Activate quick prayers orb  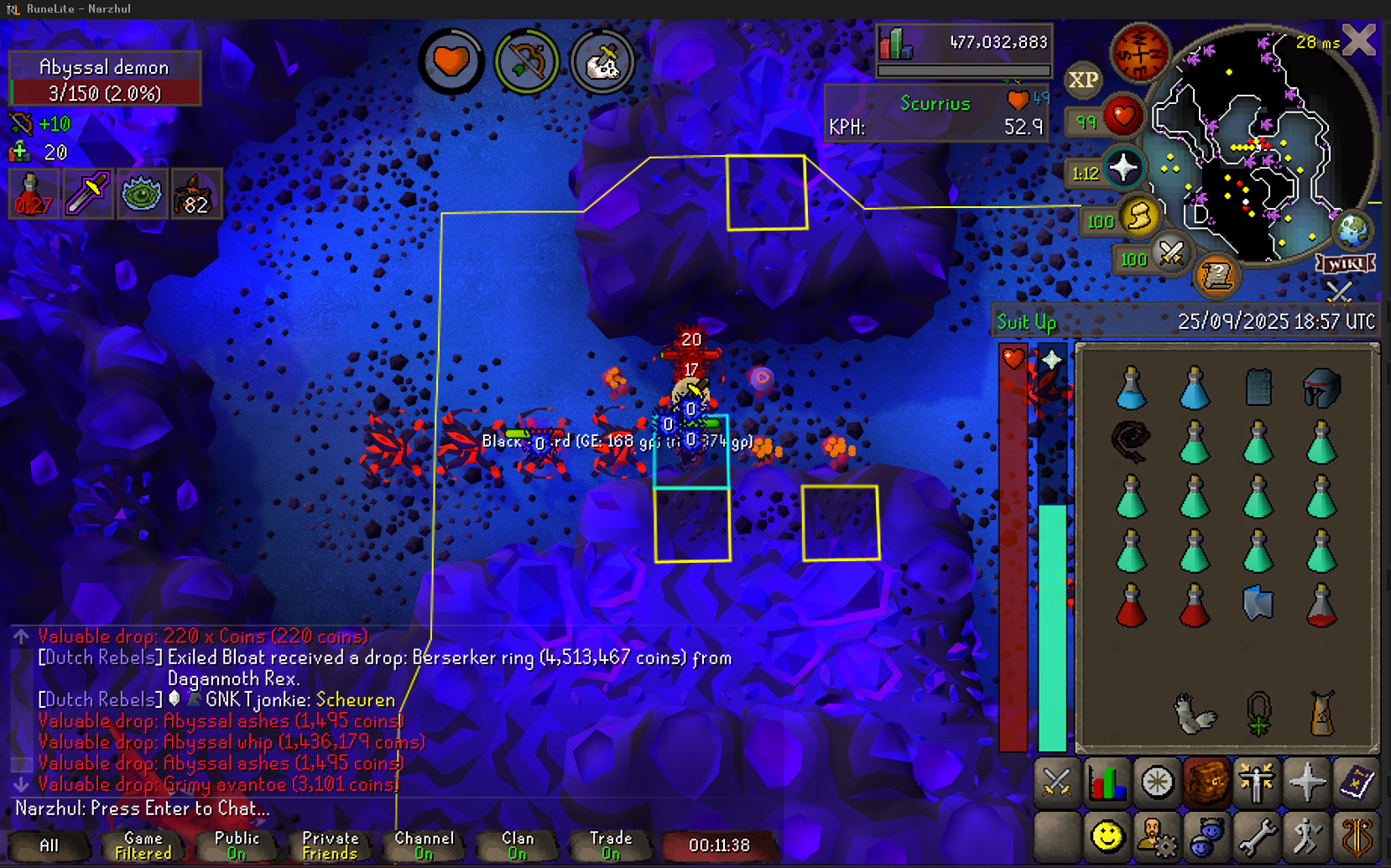point(1123,169)
